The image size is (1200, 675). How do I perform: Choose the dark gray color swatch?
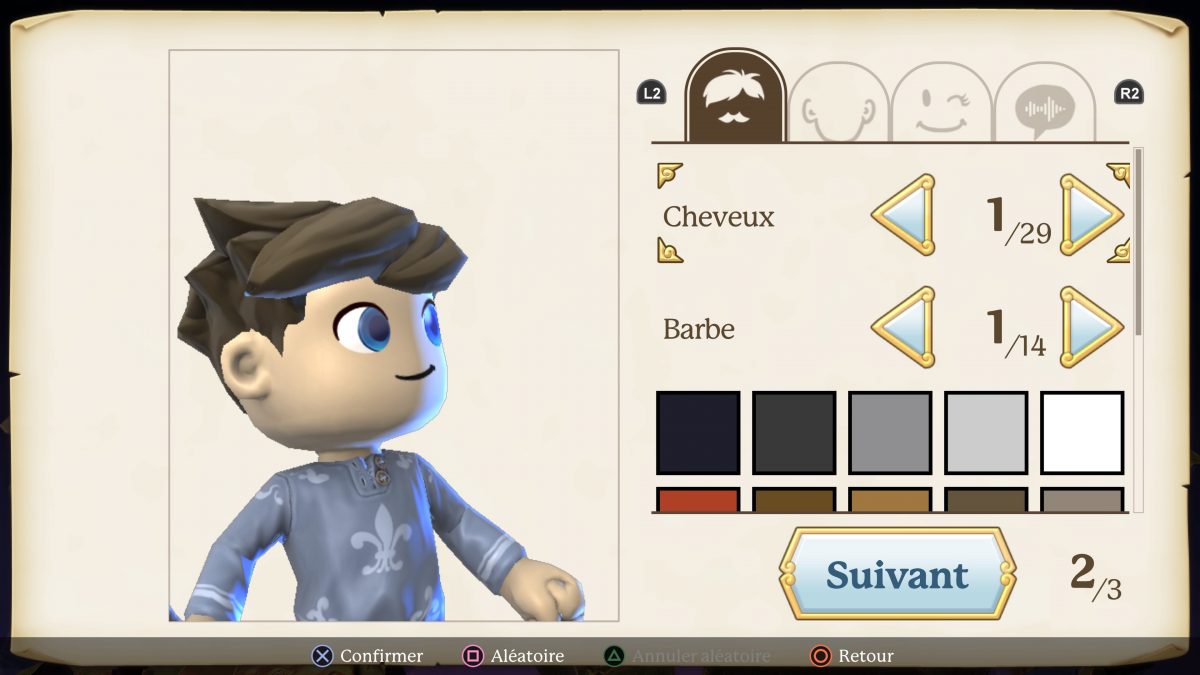tap(794, 432)
